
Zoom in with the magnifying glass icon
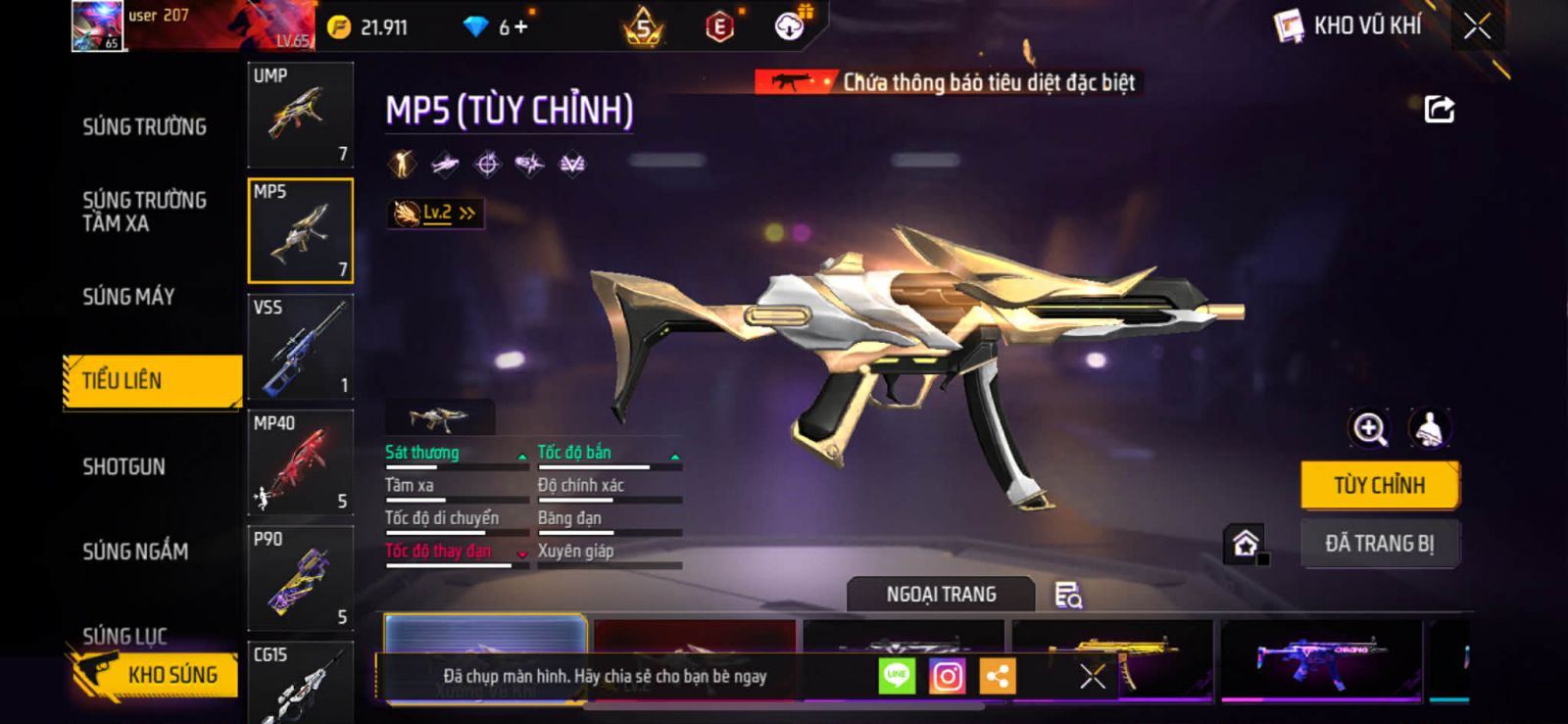(1369, 428)
